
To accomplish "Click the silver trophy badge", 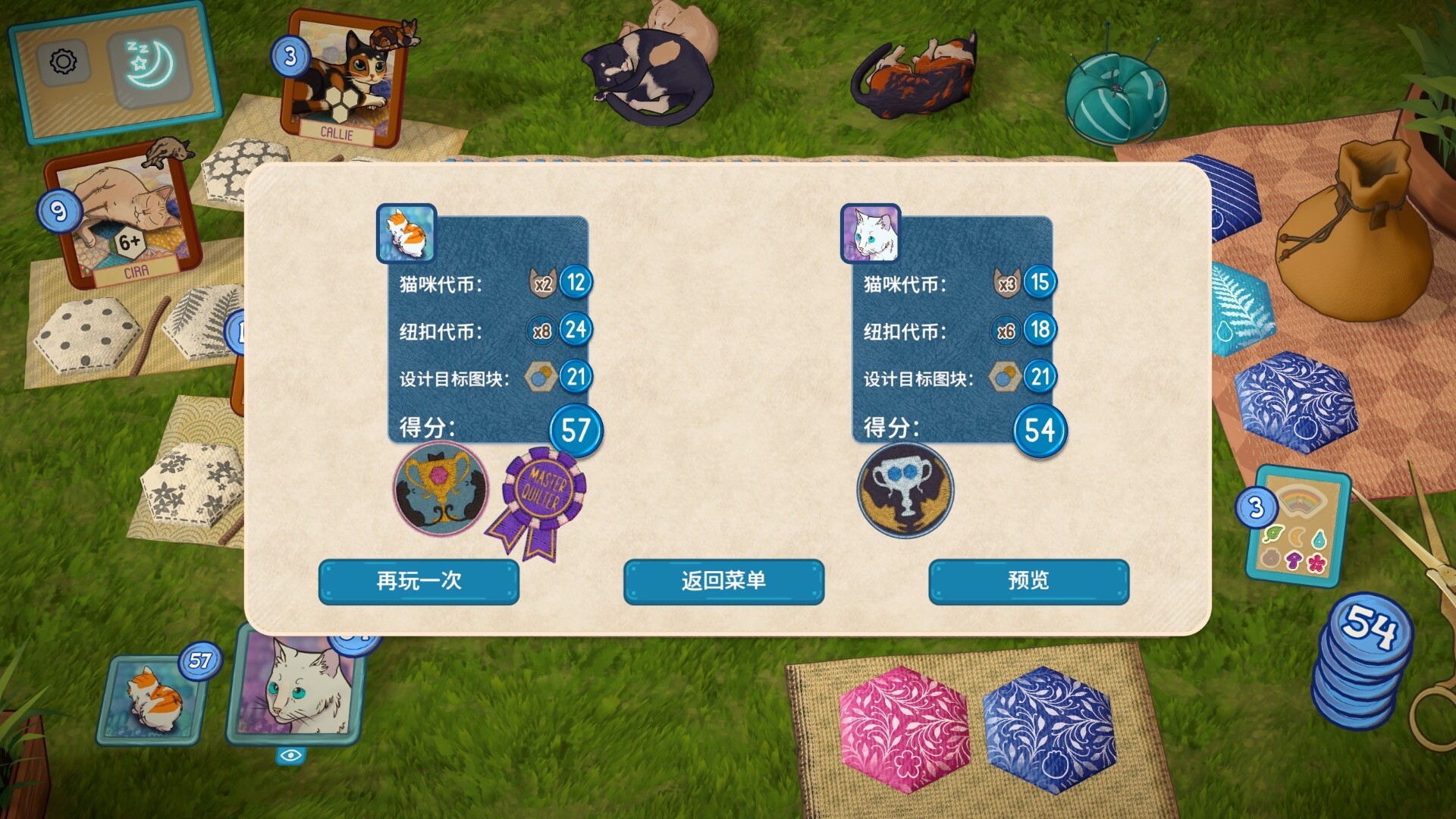I will pyautogui.click(x=905, y=491).
